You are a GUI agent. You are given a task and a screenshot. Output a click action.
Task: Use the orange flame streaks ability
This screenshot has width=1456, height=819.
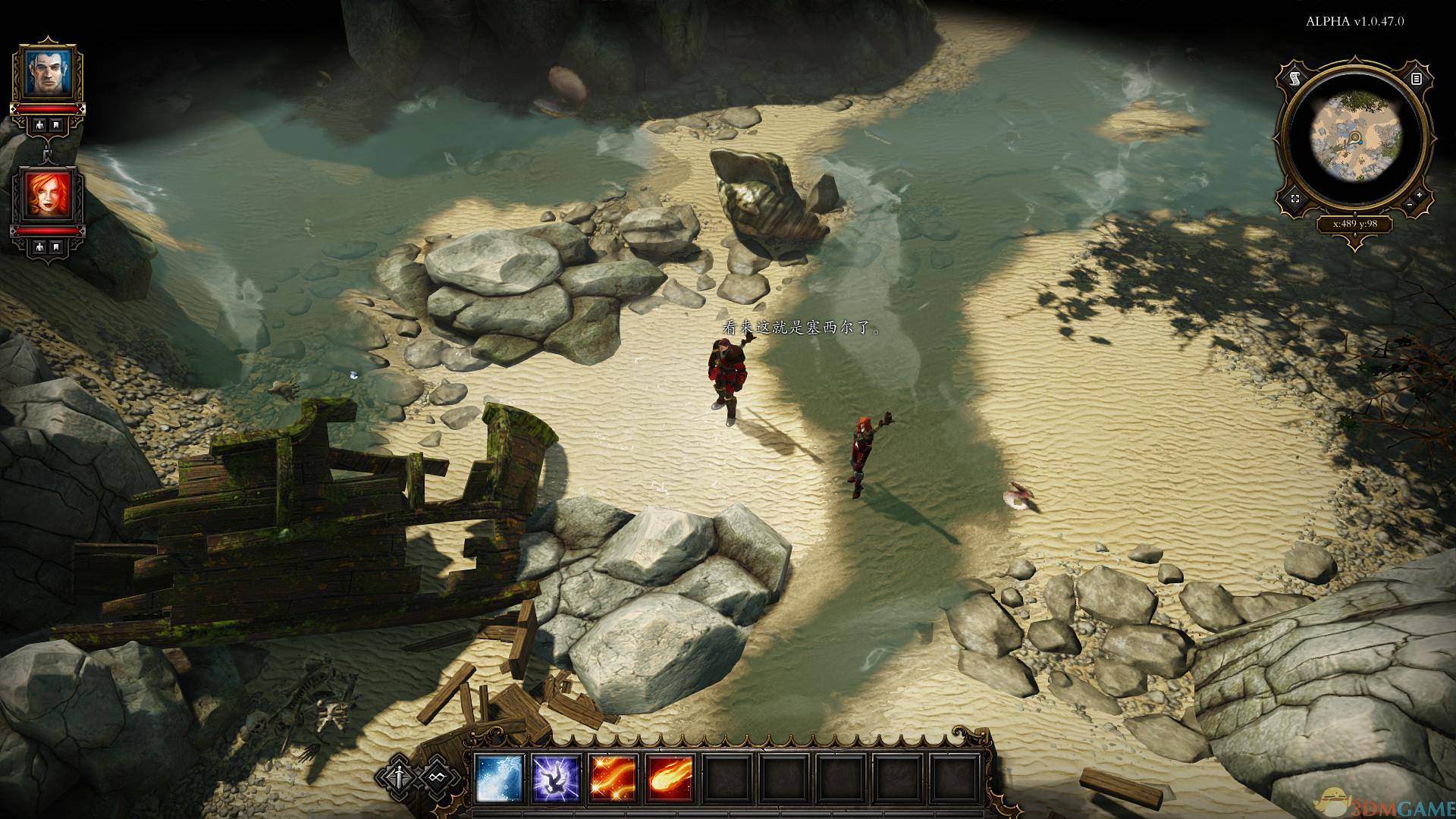(x=613, y=779)
